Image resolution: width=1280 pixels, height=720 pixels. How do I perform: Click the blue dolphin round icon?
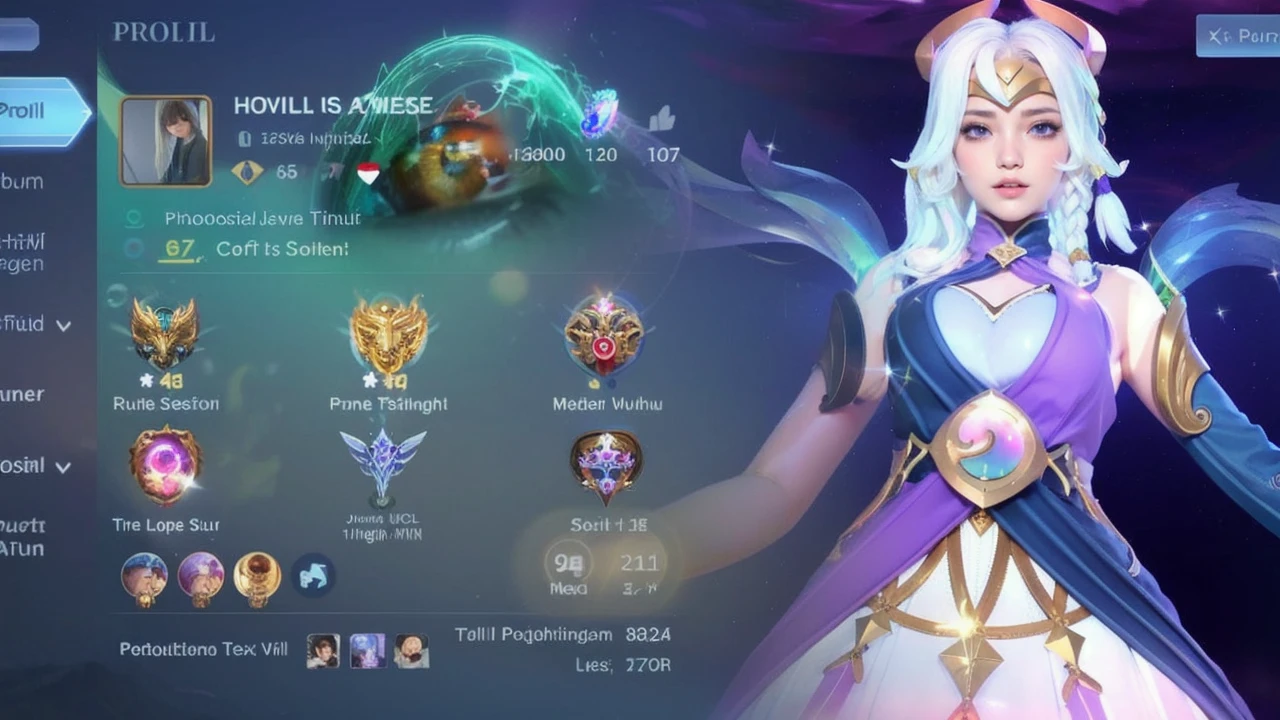(313, 575)
